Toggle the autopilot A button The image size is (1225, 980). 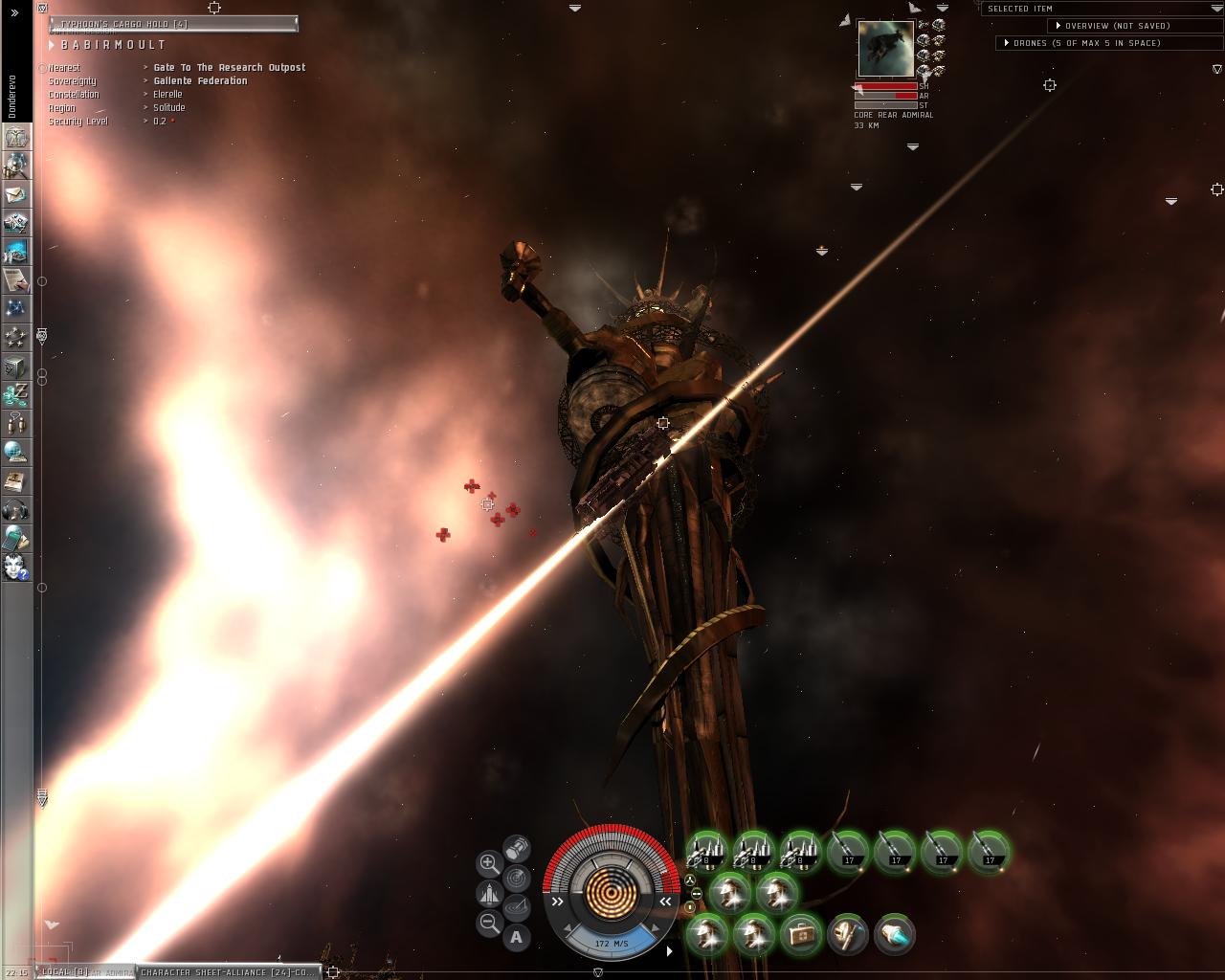click(x=517, y=937)
